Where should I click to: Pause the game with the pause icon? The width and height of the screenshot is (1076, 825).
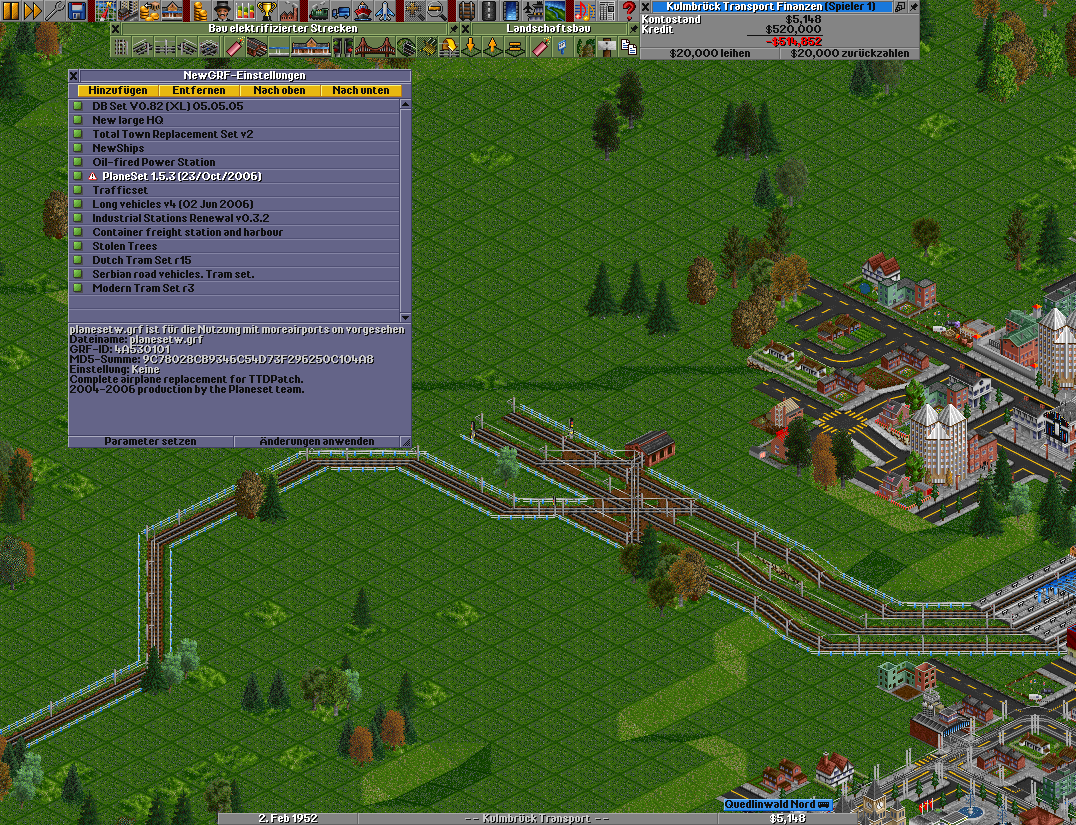pos(9,10)
